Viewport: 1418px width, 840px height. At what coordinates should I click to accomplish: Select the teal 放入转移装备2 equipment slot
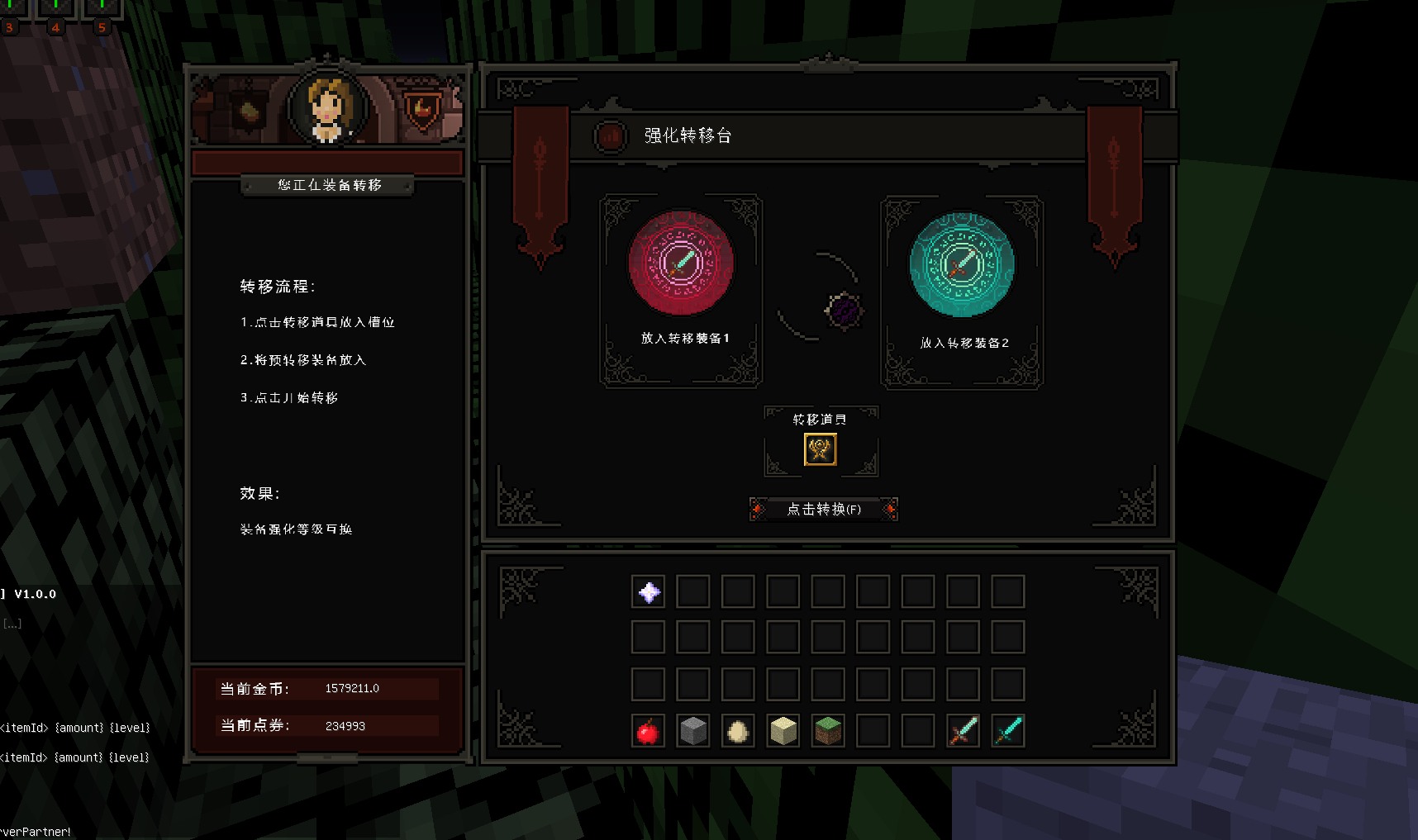coord(962,264)
